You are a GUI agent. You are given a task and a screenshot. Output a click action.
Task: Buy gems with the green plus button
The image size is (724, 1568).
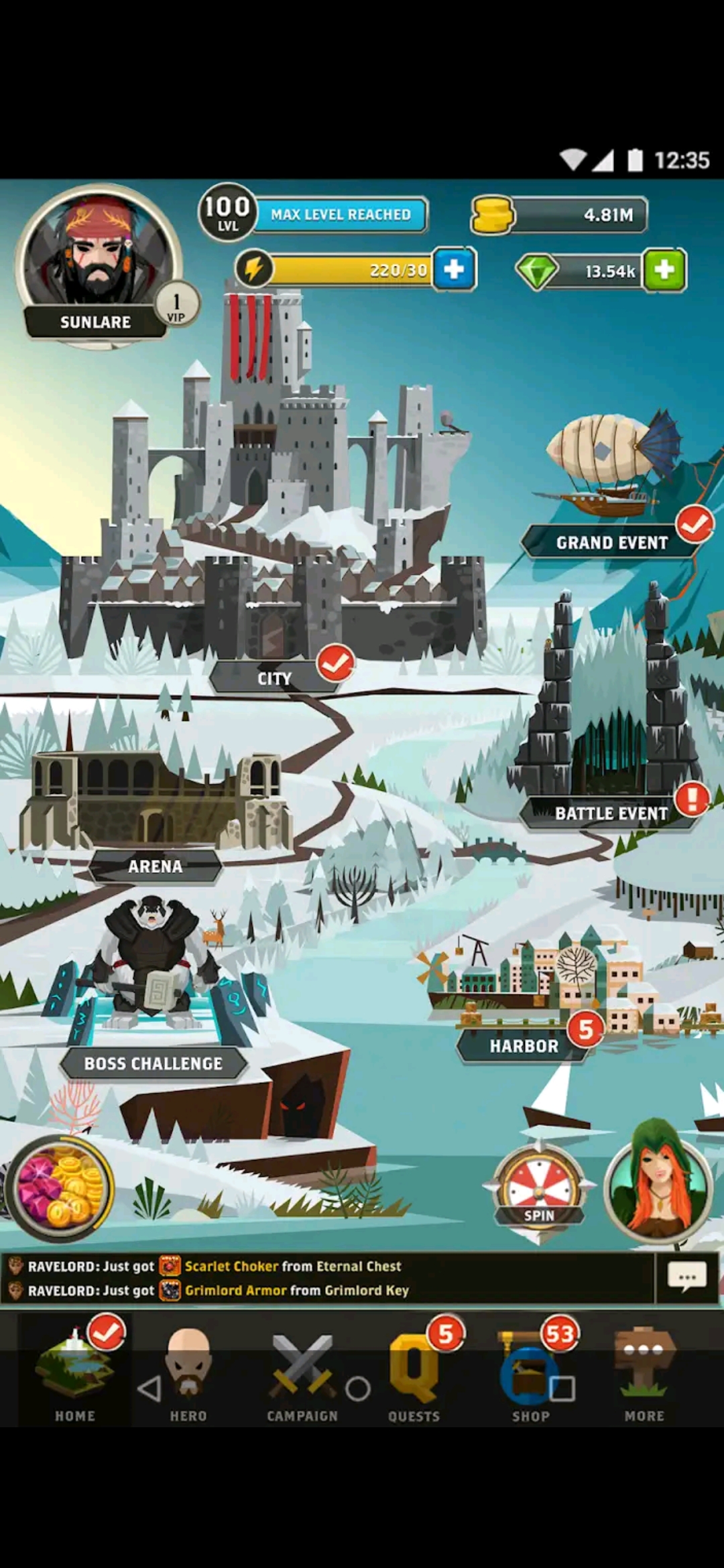coord(664,270)
